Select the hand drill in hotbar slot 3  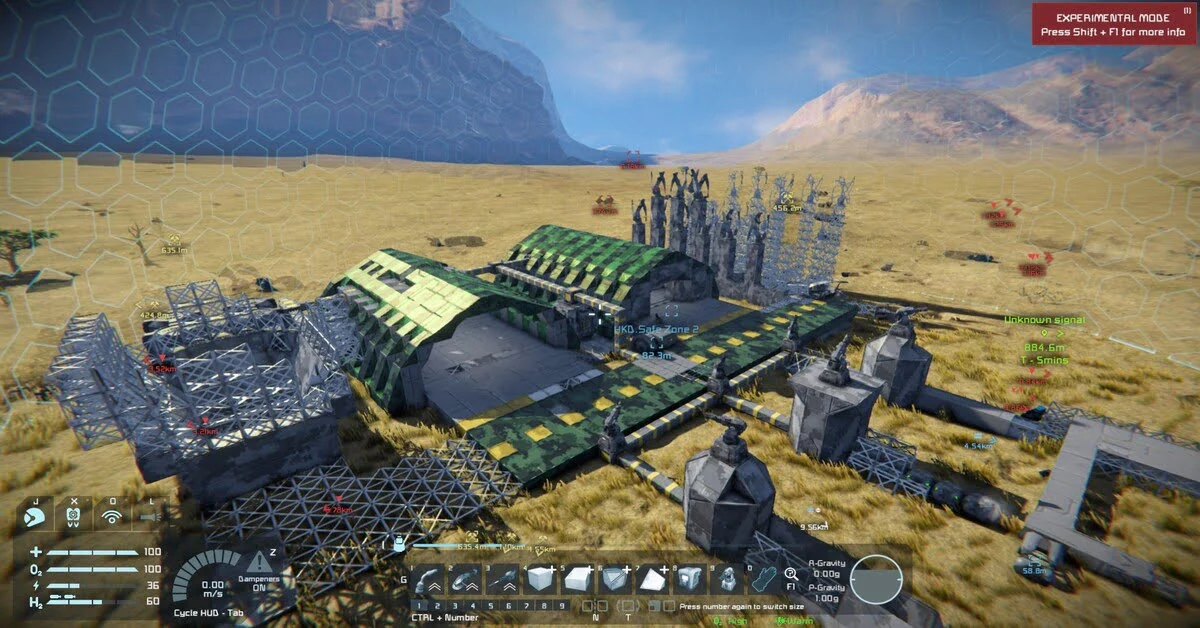pyautogui.click(x=501, y=579)
